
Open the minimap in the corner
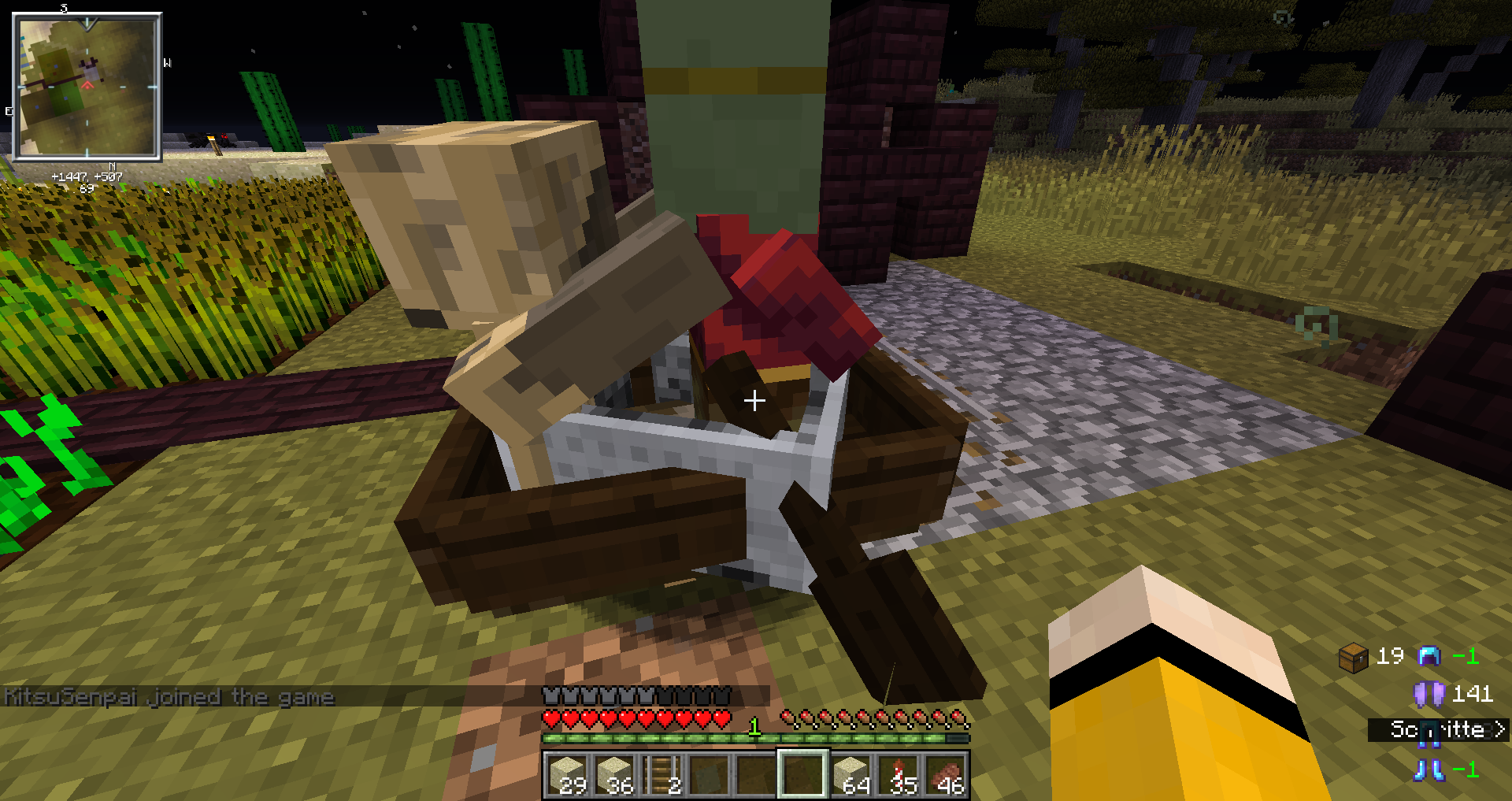[x=87, y=87]
